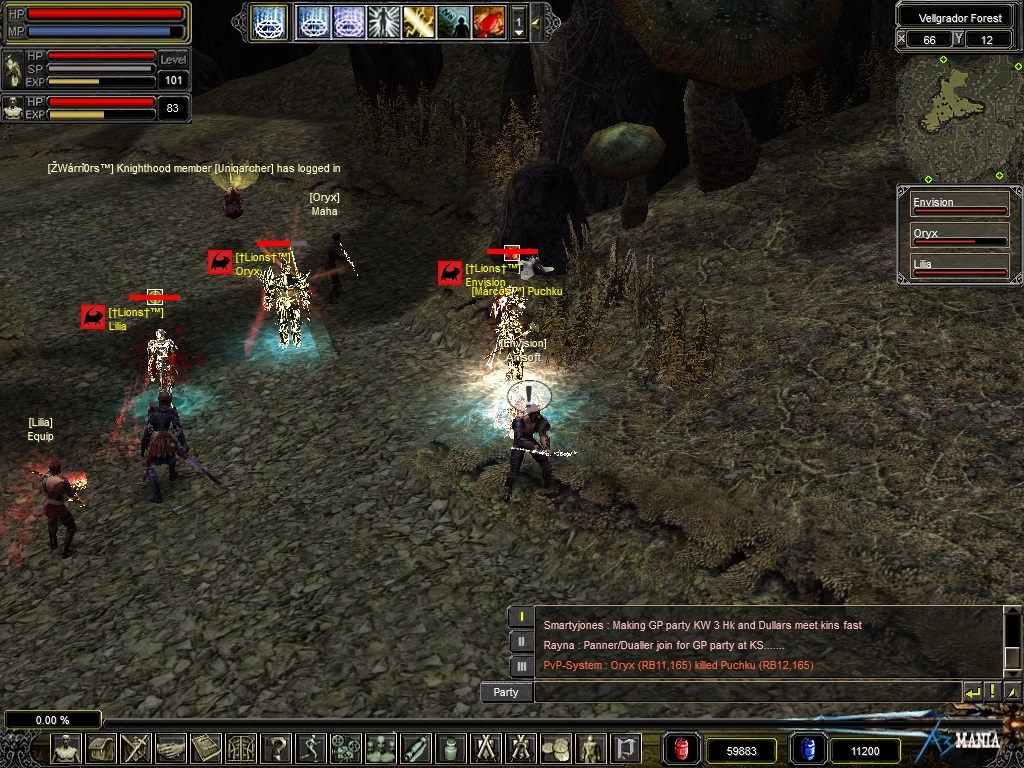Screen dimensions: 1024x768
Task: Select party member Envision
Action: click(958, 204)
